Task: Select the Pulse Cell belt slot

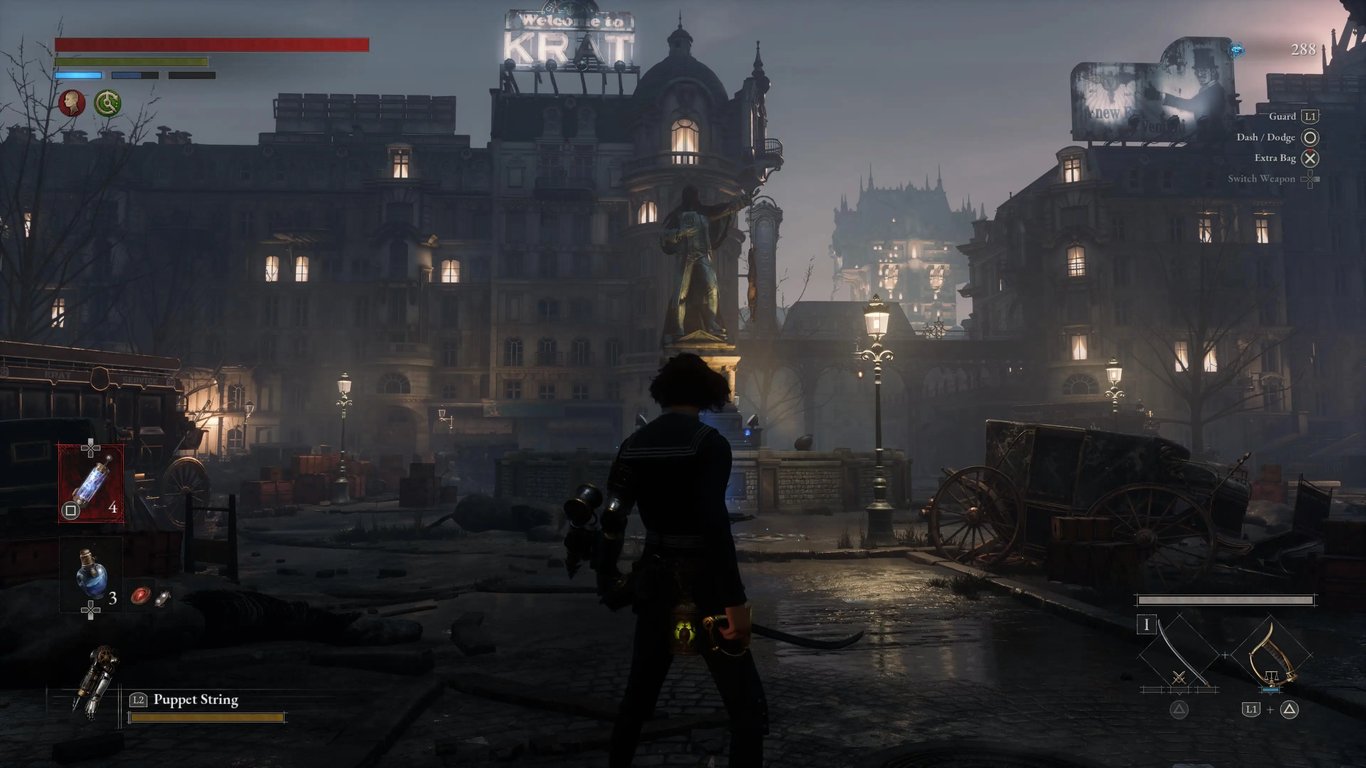Action: [91, 483]
